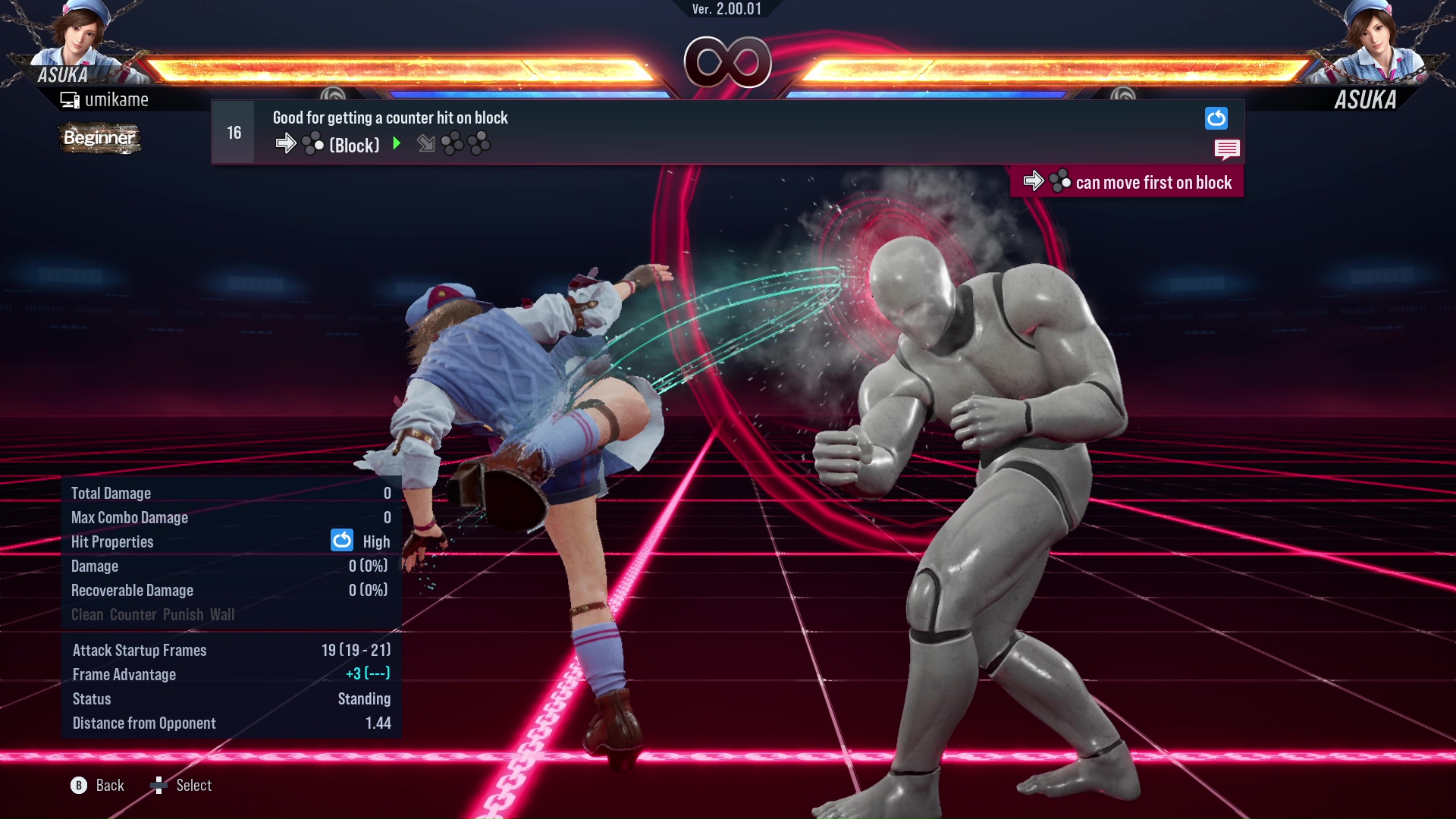The image size is (1456, 819).
Task: Click the Select prompt at bottom
Action: pyautogui.click(x=193, y=785)
